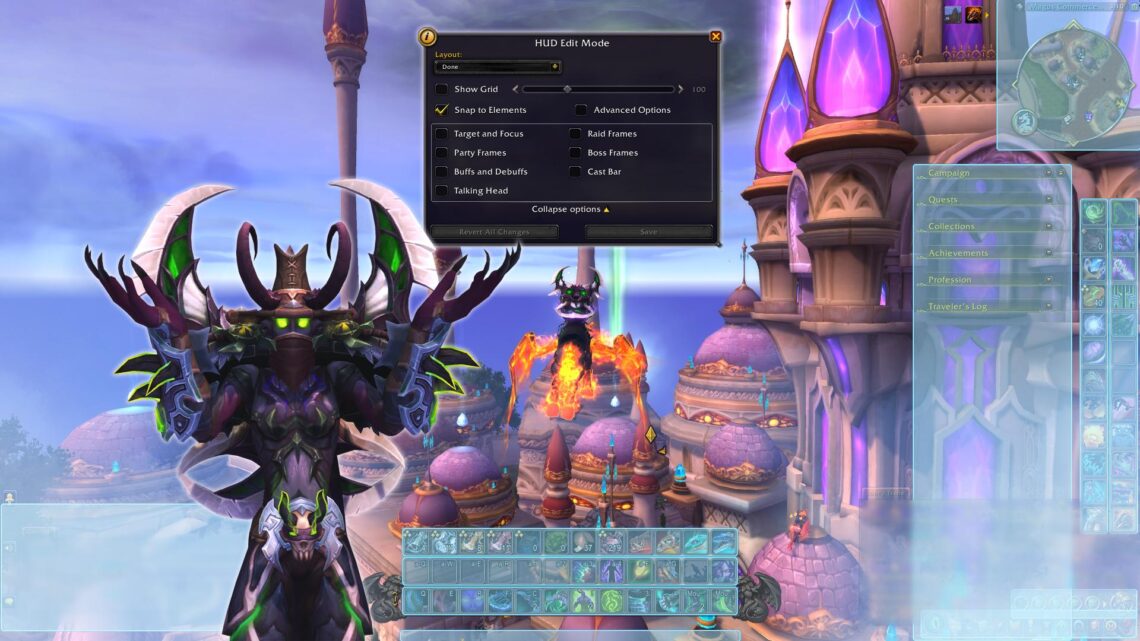Screen dimensions: 1140x641
Task: Untick Snap to Elements
Action: click(x=442, y=110)
